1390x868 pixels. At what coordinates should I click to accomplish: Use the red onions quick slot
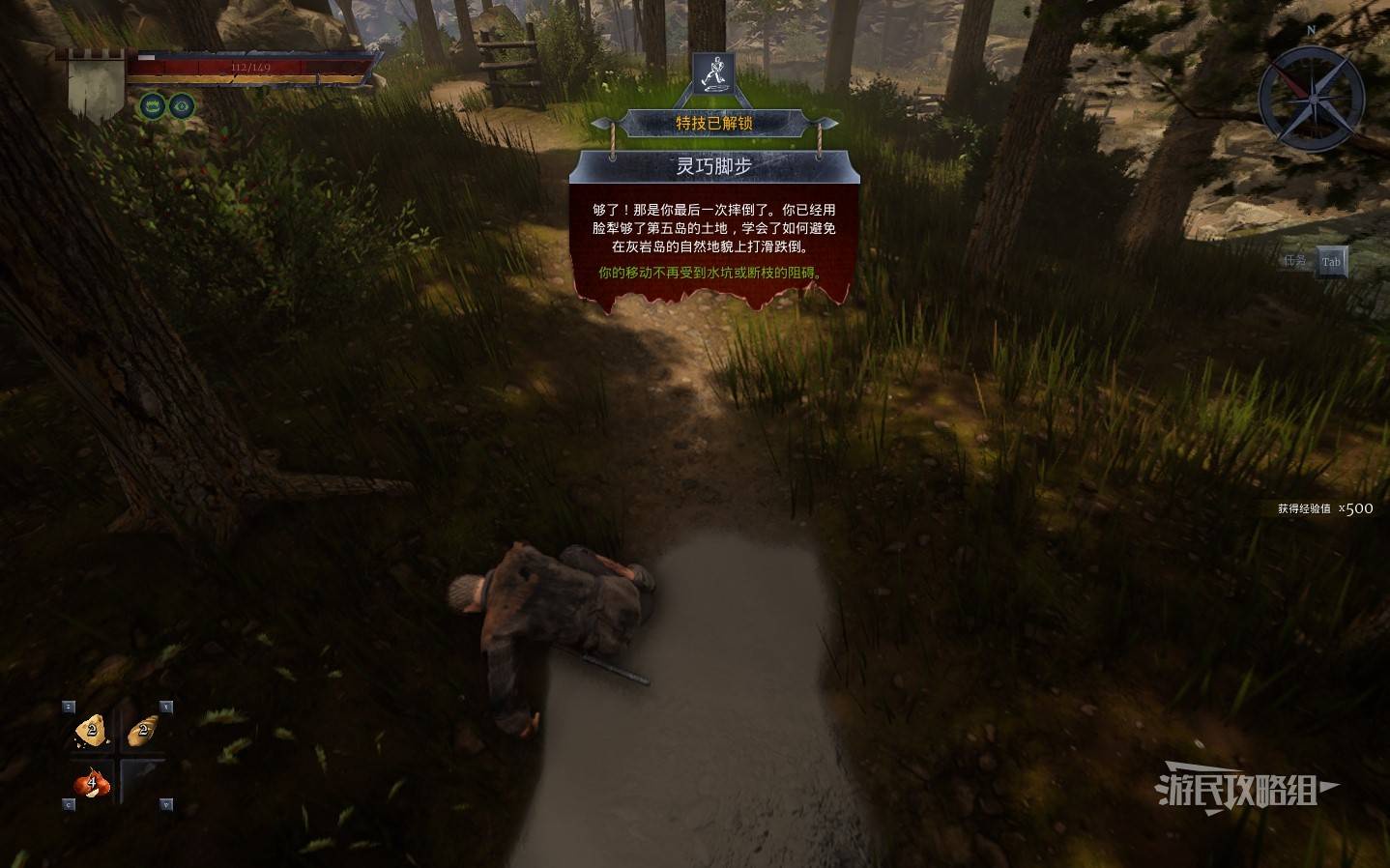(91, 782)
